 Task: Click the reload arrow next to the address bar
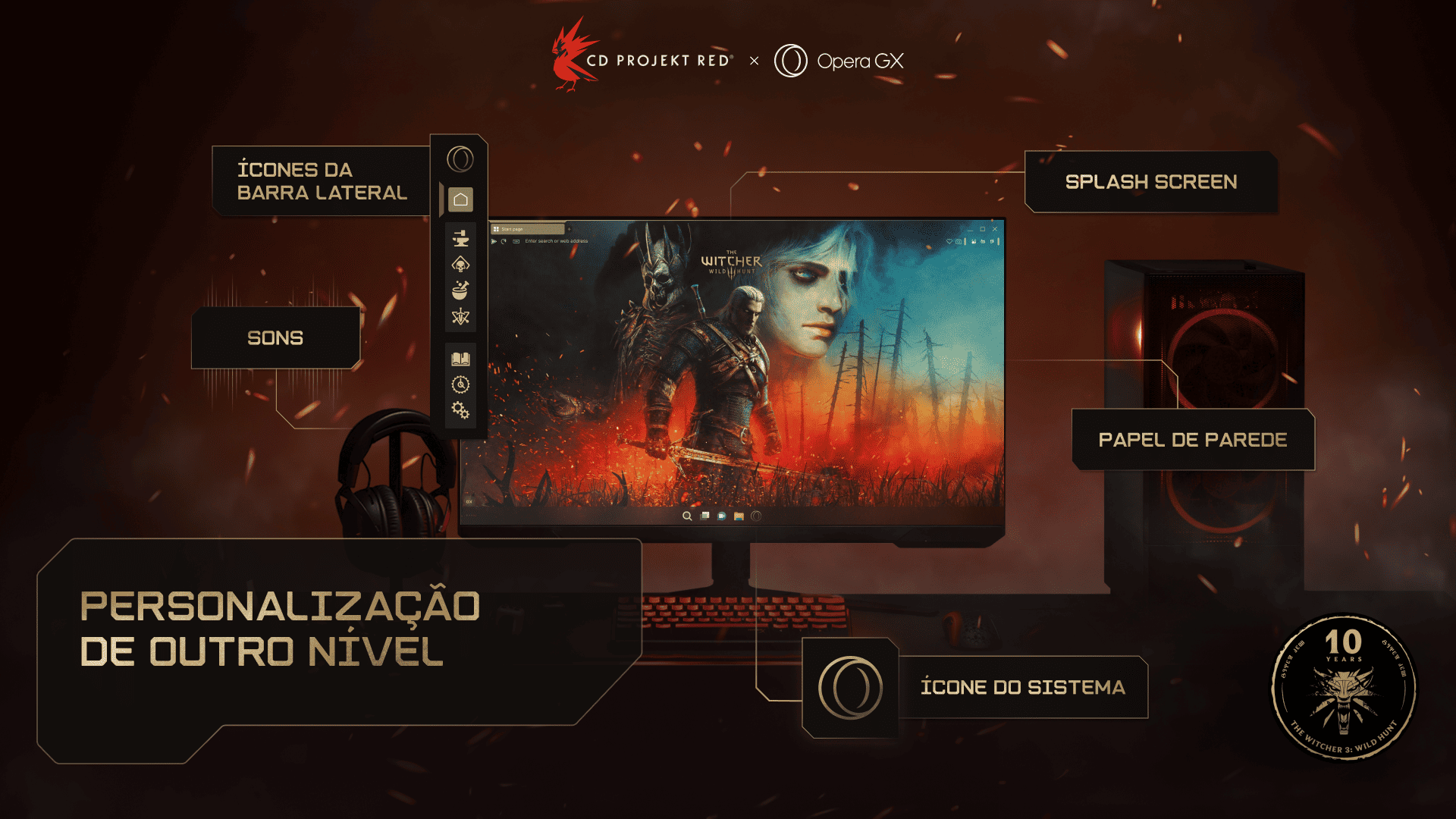click(503, 240)
